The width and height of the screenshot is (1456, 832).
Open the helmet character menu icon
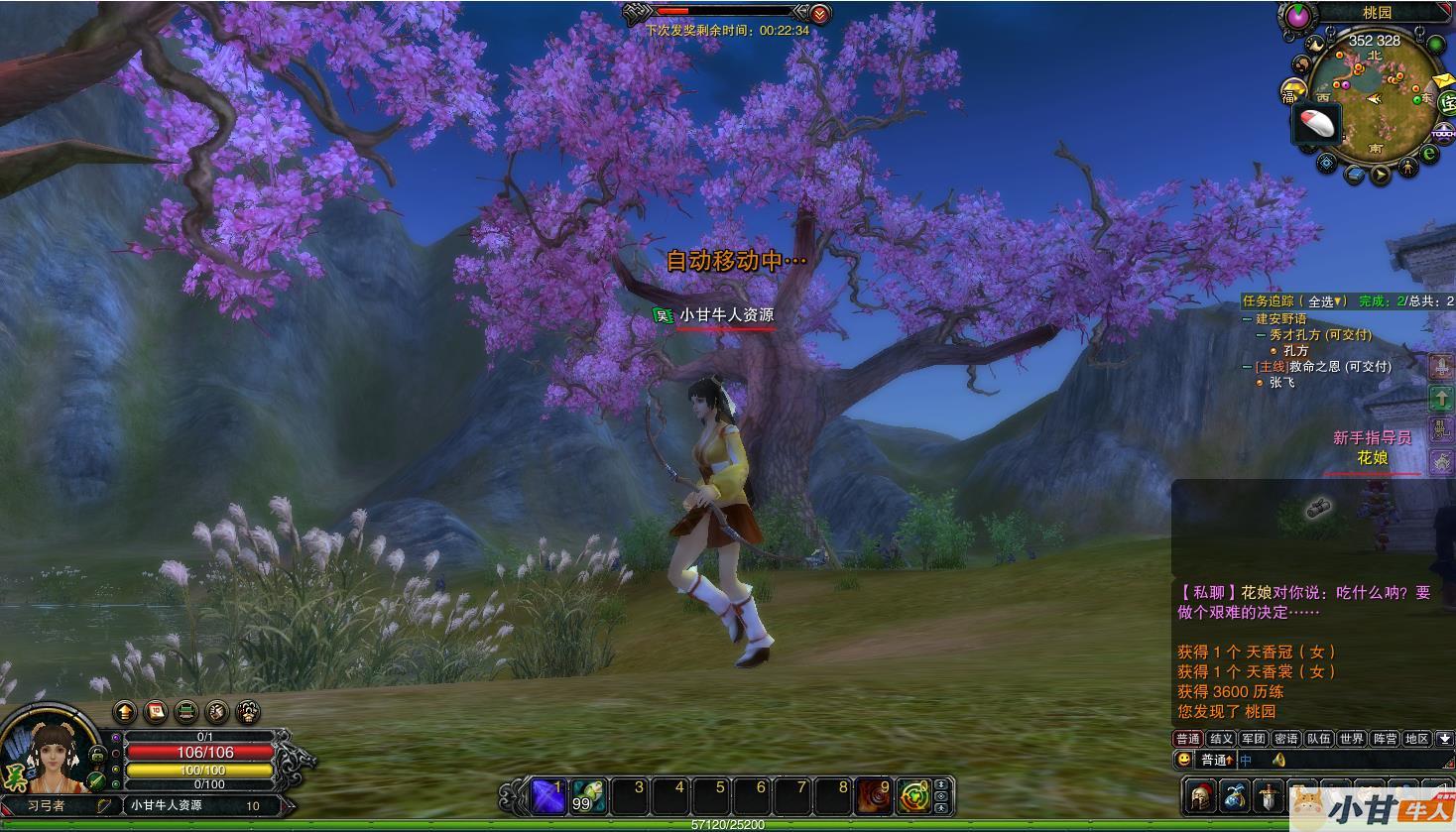(x=1202, y=796)
